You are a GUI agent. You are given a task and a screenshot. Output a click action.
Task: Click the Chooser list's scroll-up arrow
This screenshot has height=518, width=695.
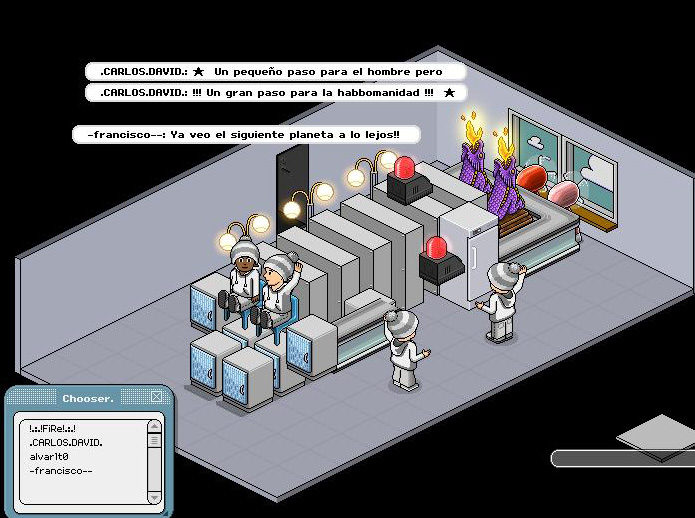[154, 426]
